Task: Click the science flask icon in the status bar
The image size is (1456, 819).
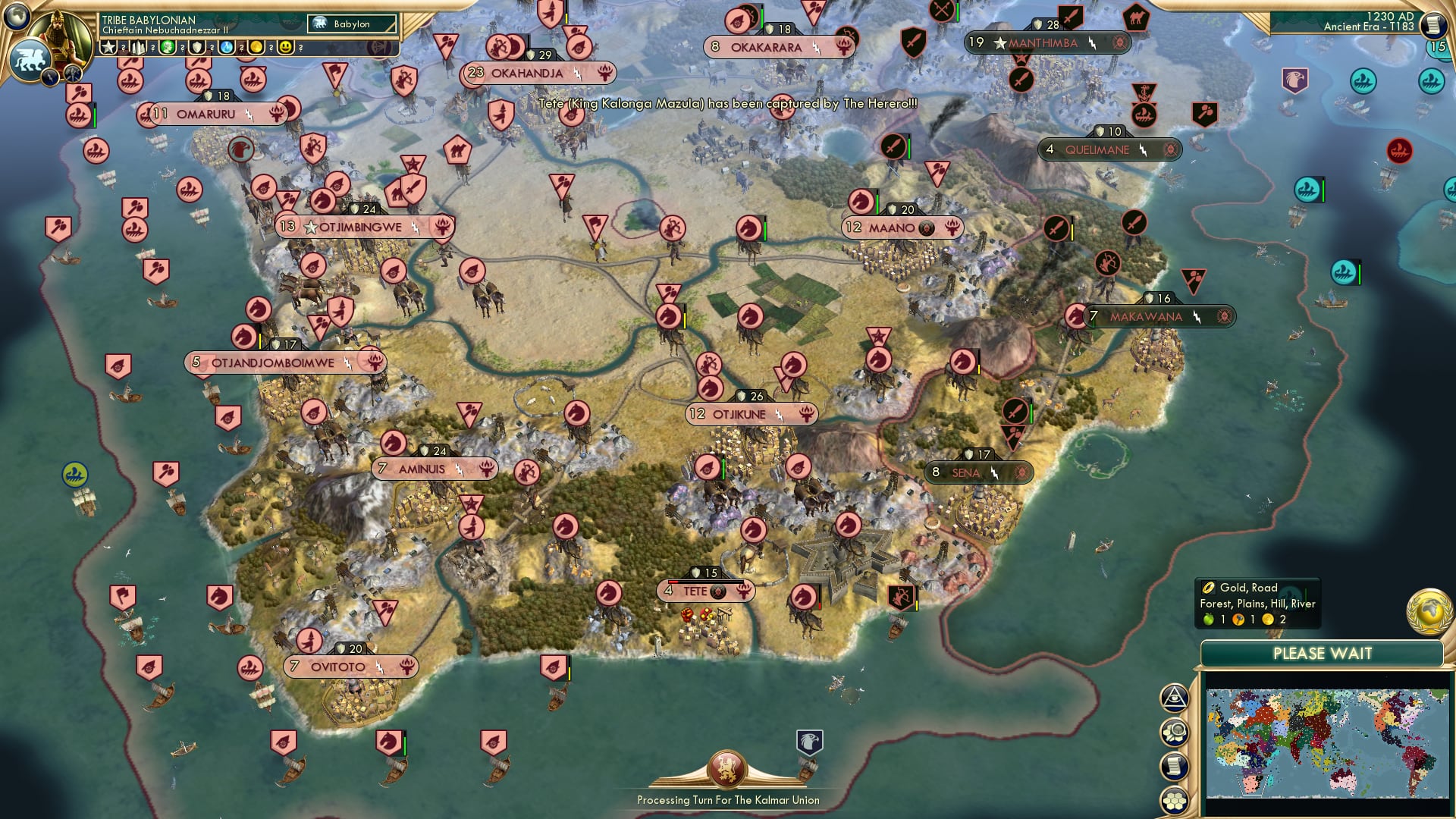Action: point(227,47)
